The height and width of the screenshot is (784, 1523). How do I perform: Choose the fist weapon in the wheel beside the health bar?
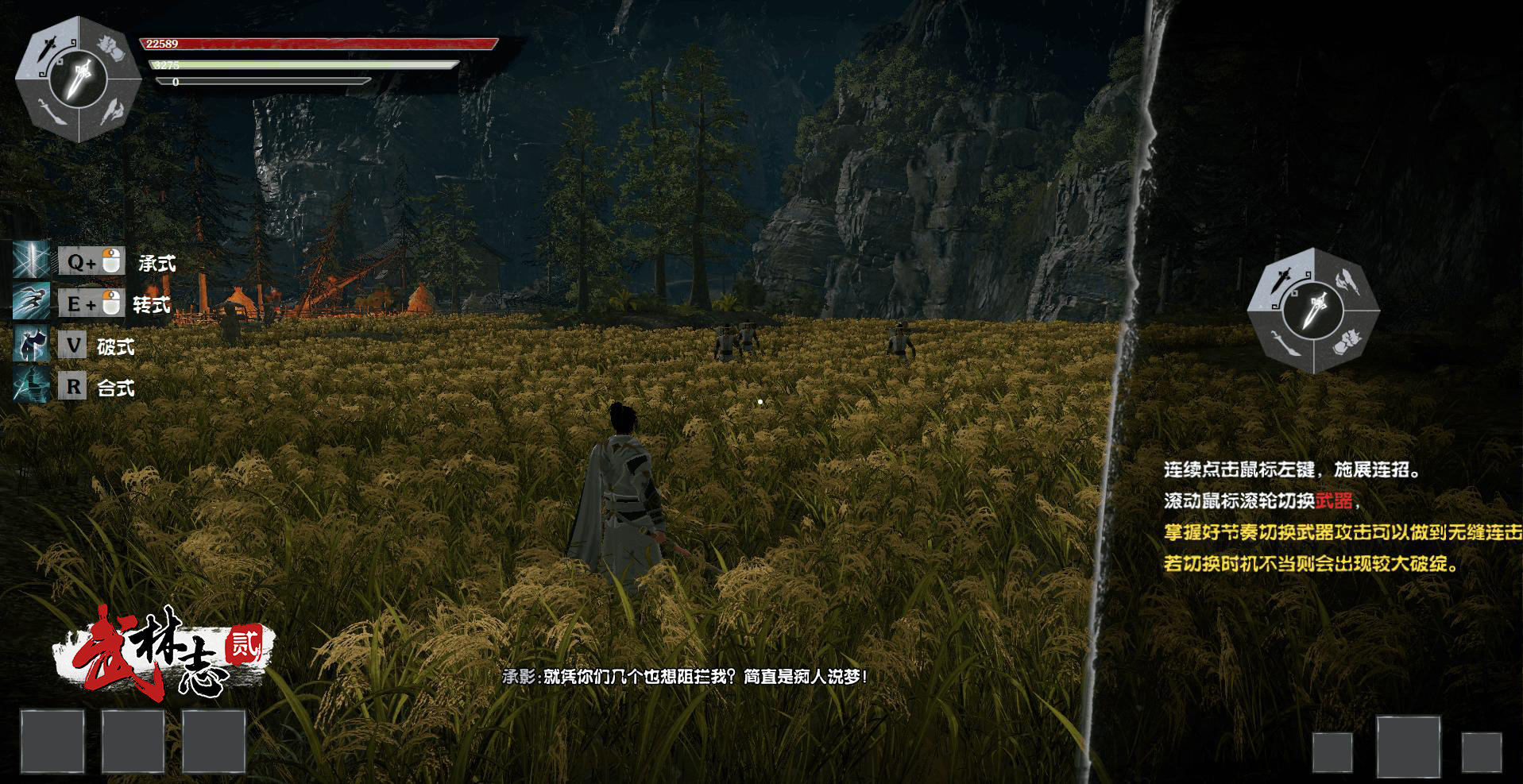click(x=111, y=48)
